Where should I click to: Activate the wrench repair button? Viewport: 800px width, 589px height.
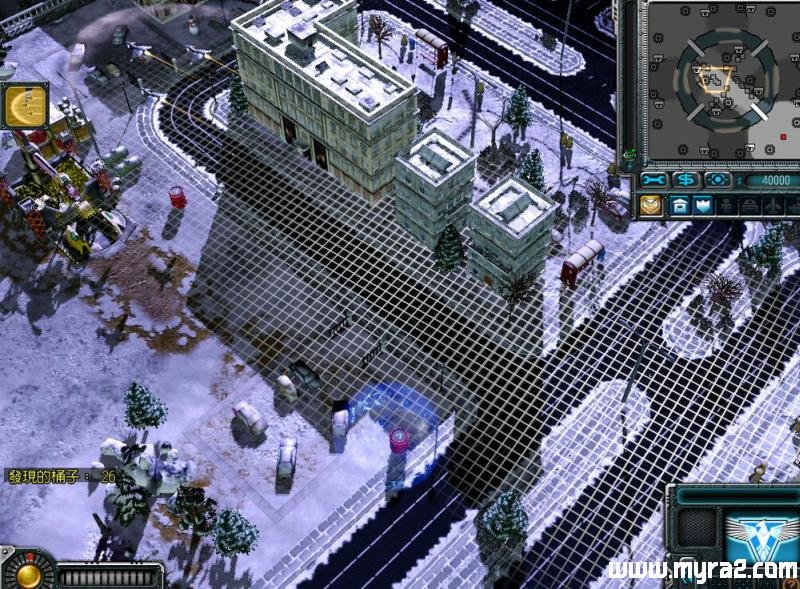[655, 180]
